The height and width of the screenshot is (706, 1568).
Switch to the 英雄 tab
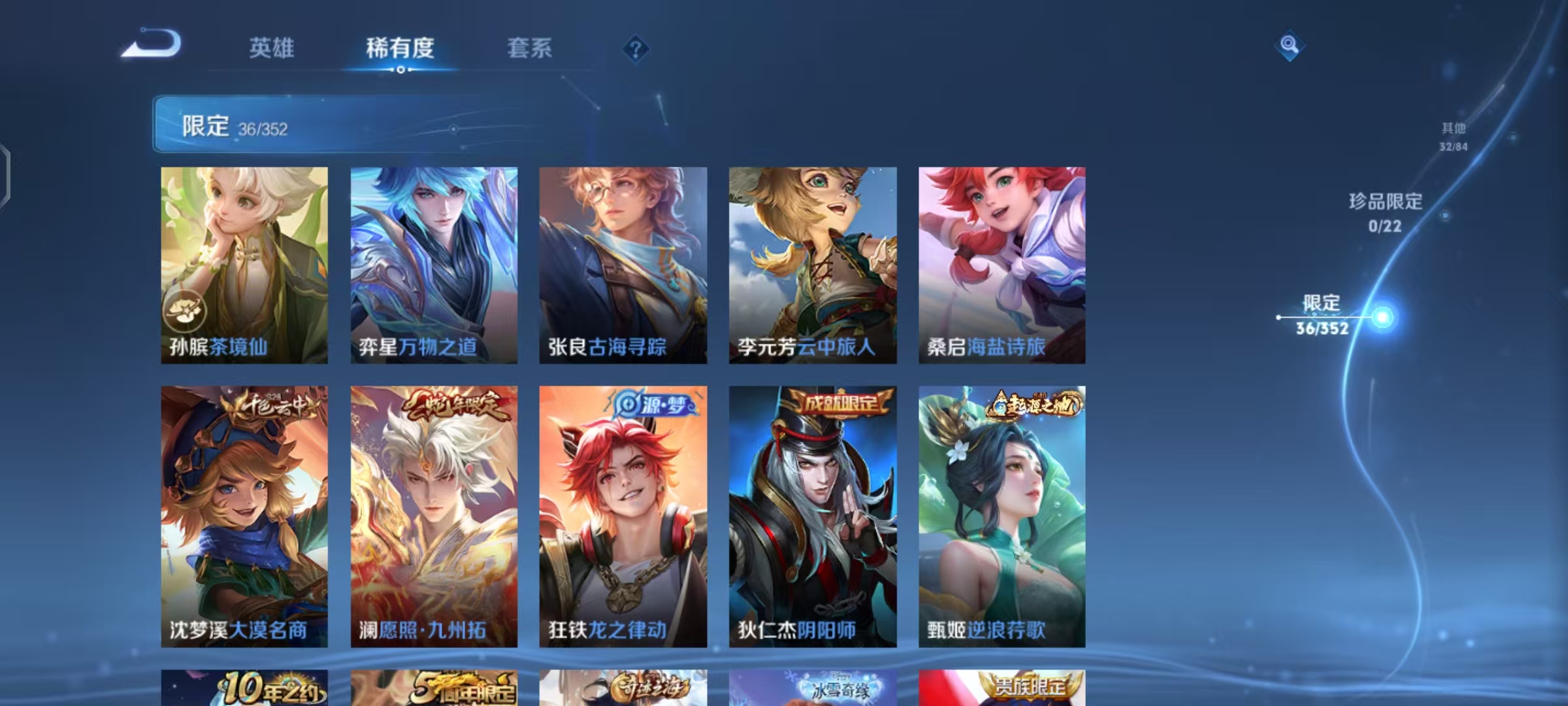[x=272, y=48]
